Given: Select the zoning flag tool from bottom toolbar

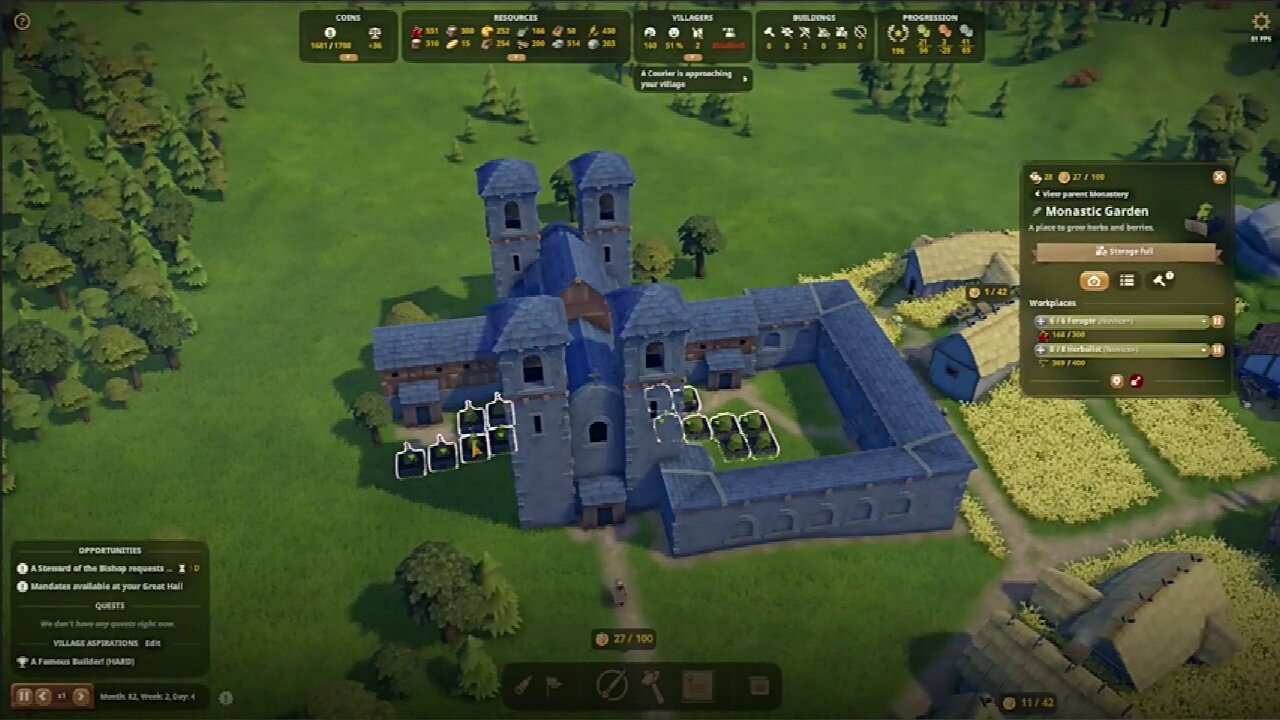Looking at the screenshot, I should coord(555,688).
